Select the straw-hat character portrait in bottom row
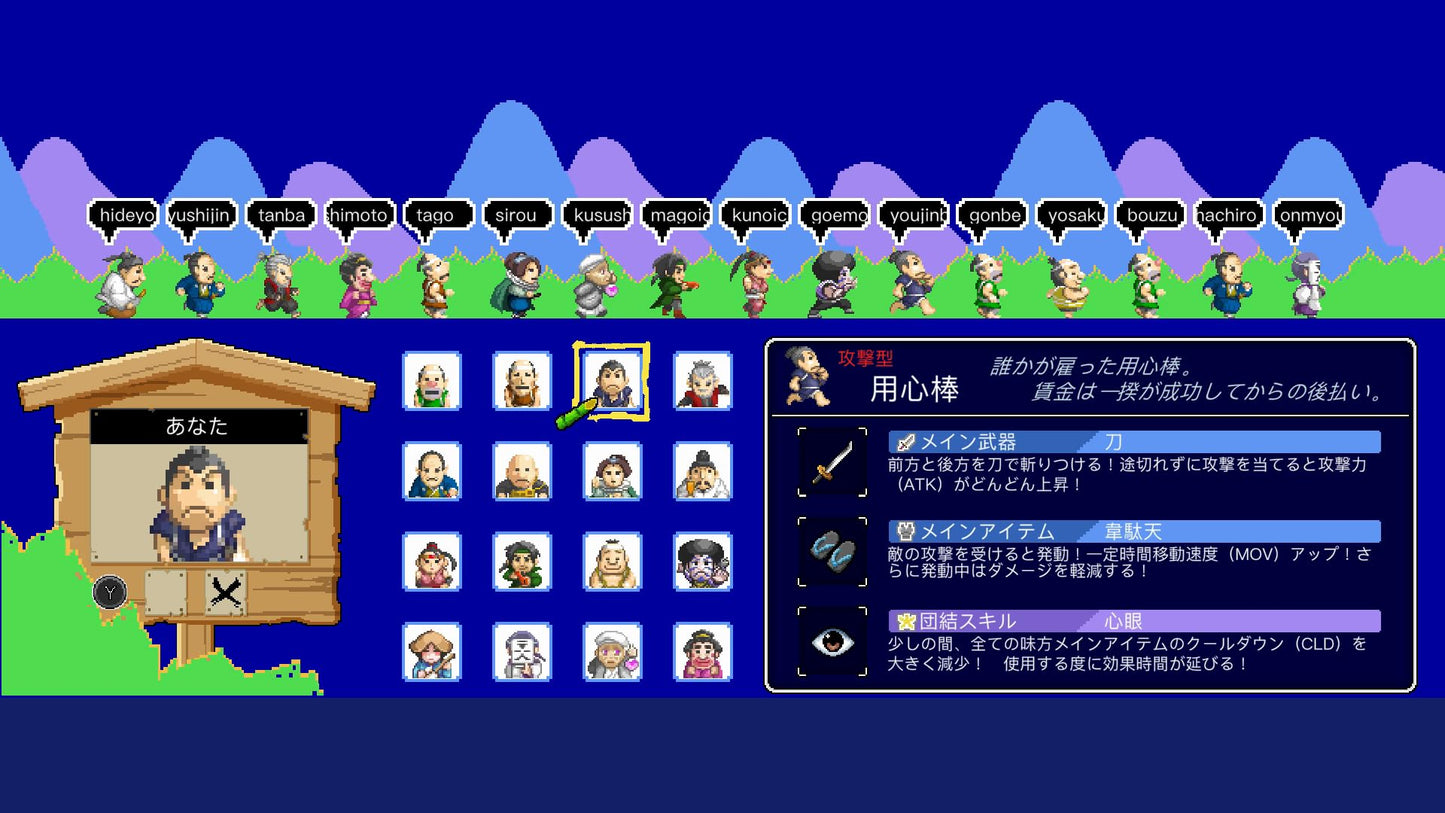This screenshot has width=1445, height=813. pos(431,651)
